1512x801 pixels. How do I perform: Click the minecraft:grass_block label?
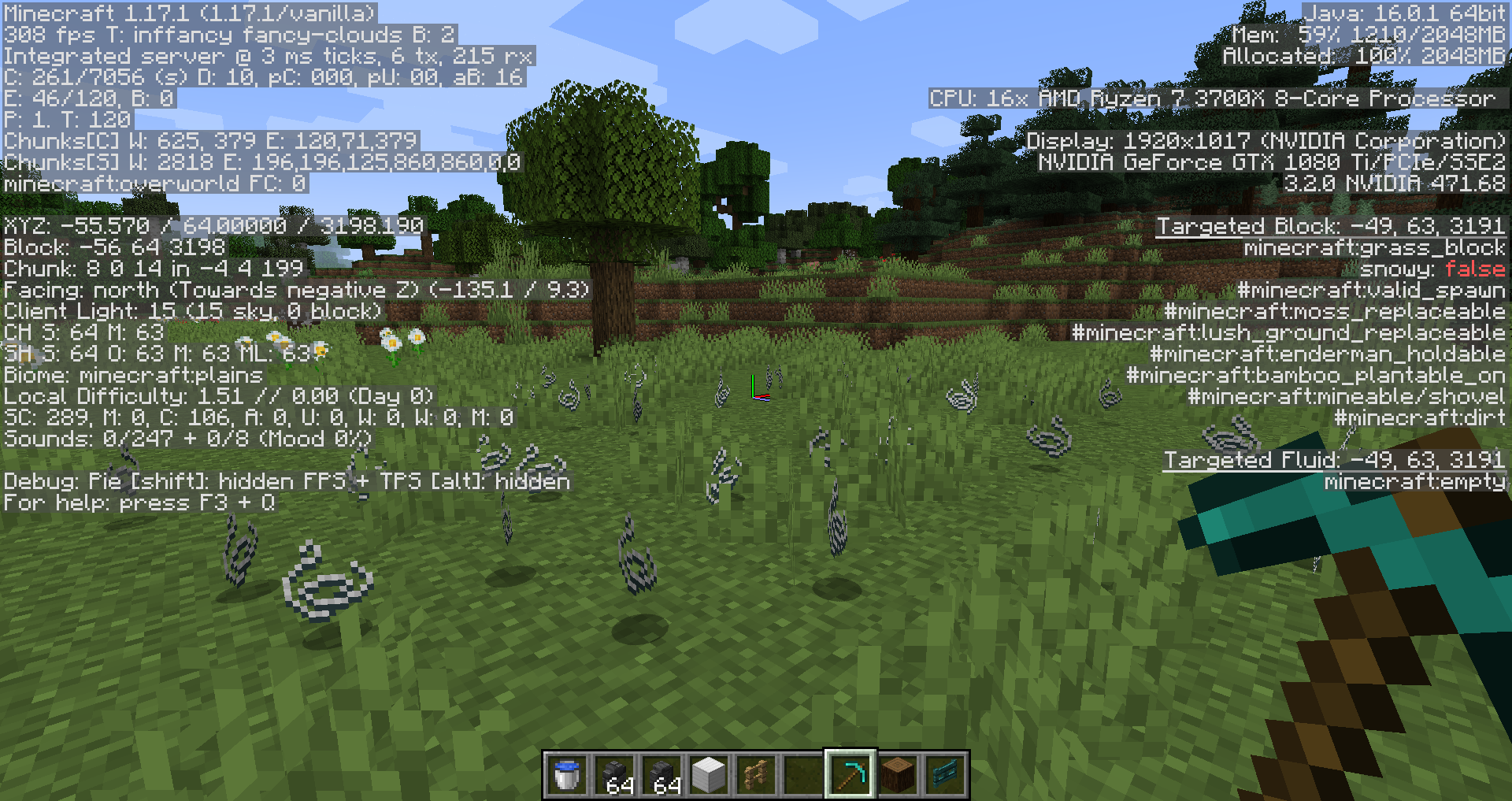1374,247
